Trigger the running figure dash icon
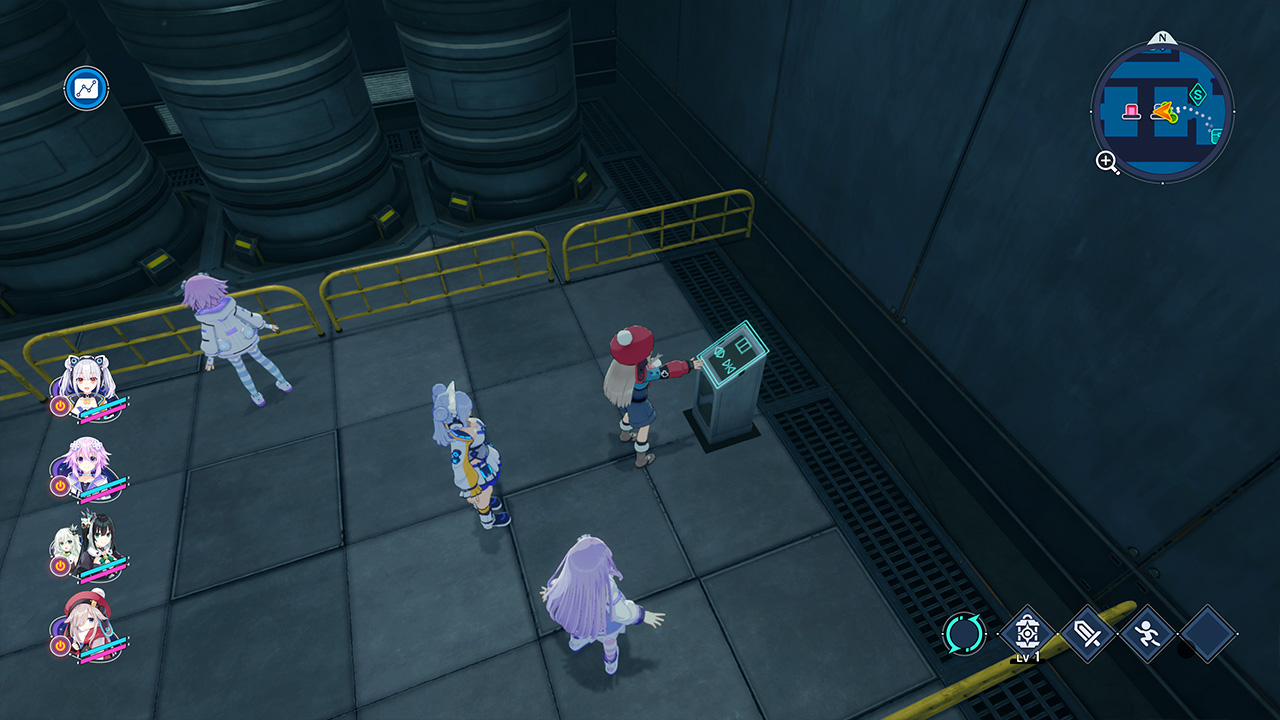Image resolution: width=1280 pixels, height=720 pixels. 1147,633
